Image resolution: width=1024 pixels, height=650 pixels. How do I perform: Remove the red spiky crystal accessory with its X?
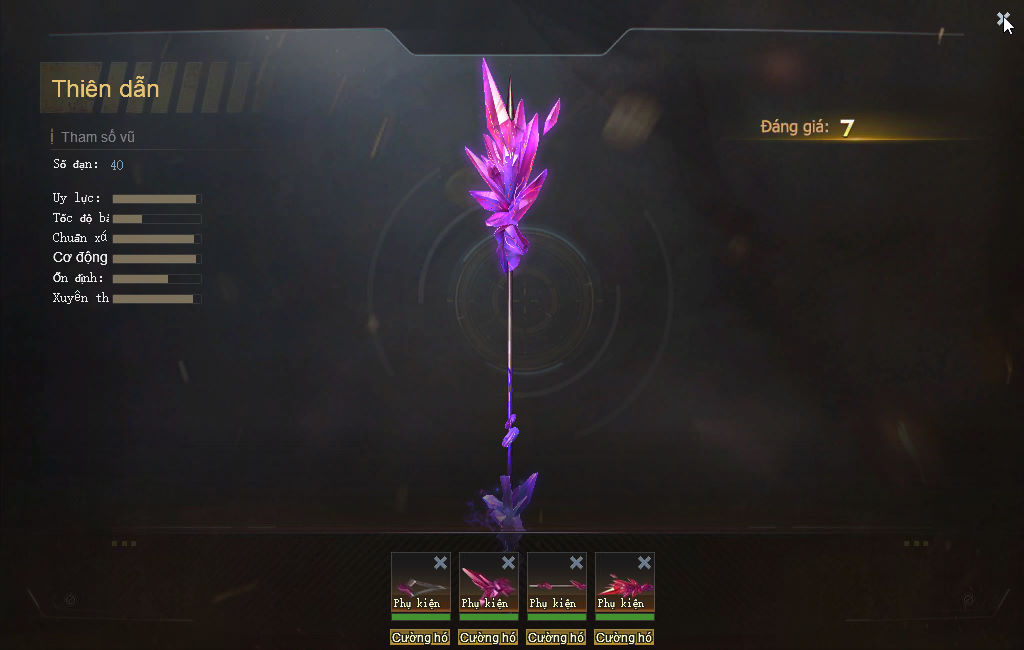(644, 563)
